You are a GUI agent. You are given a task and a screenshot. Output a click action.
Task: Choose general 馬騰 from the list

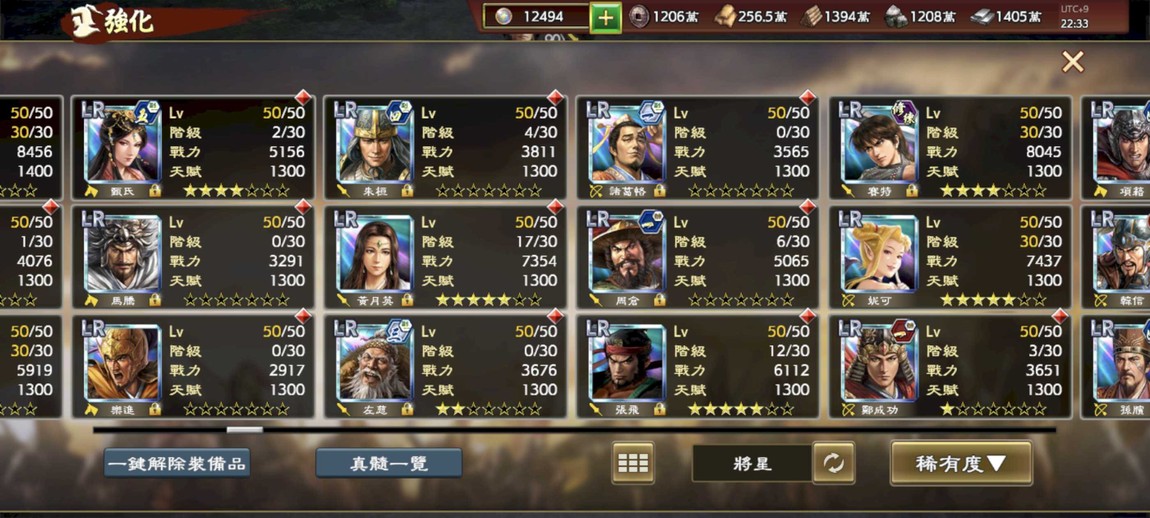[193, 256]
